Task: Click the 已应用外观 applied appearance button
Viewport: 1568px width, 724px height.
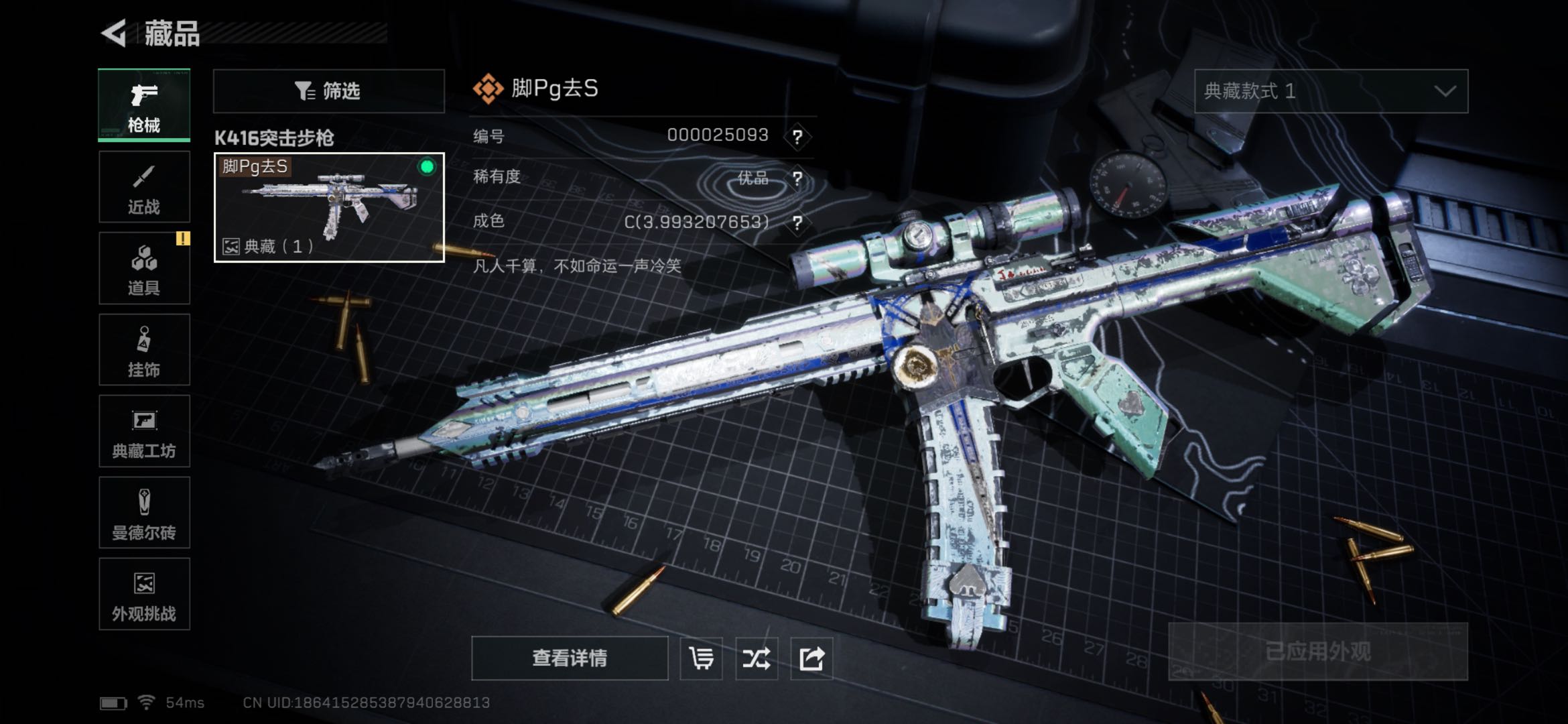Action: (1317, 652)
